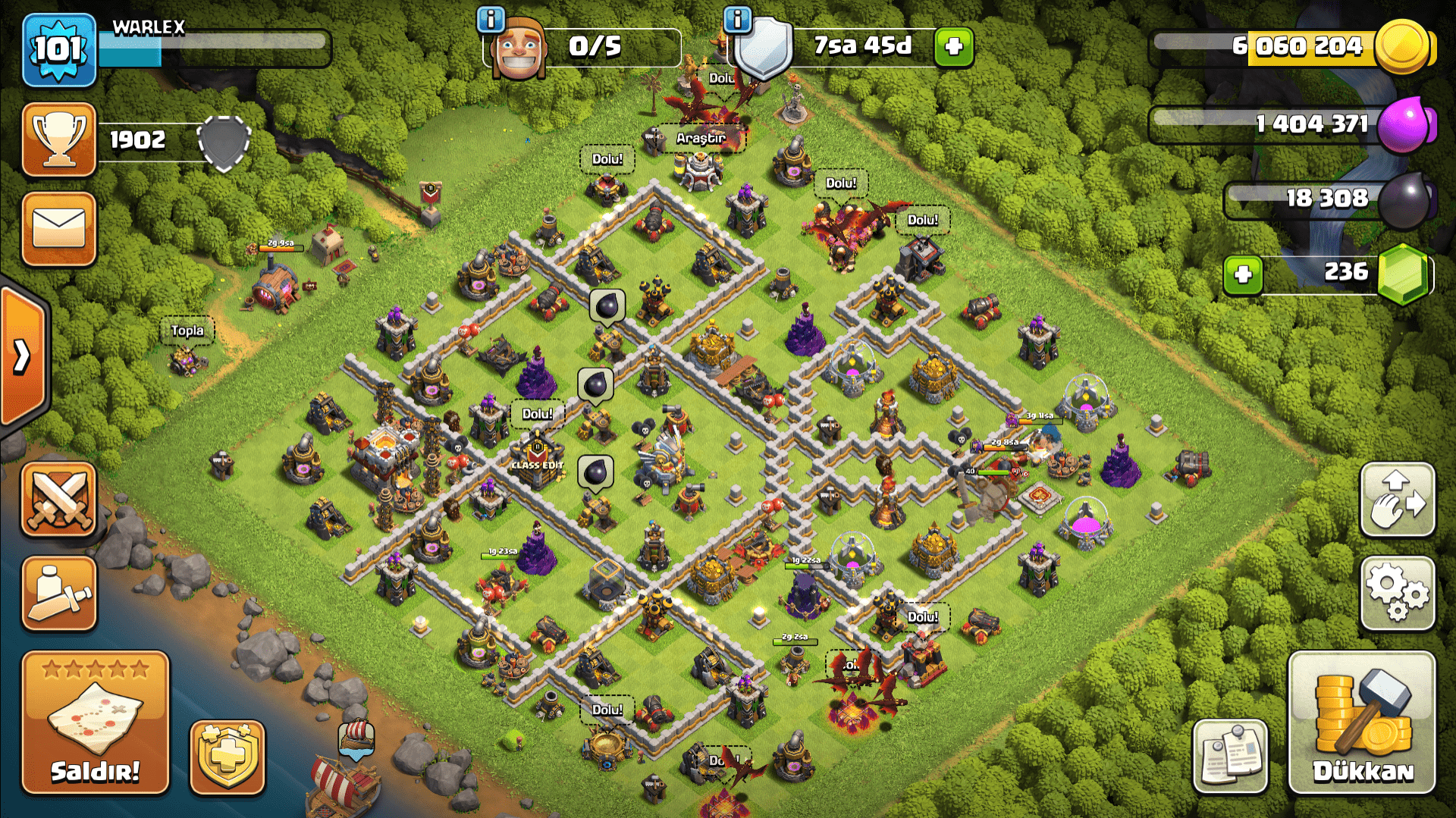Extend shield with green plus button
Screen dimensions: 1456x818
[954, 47]
